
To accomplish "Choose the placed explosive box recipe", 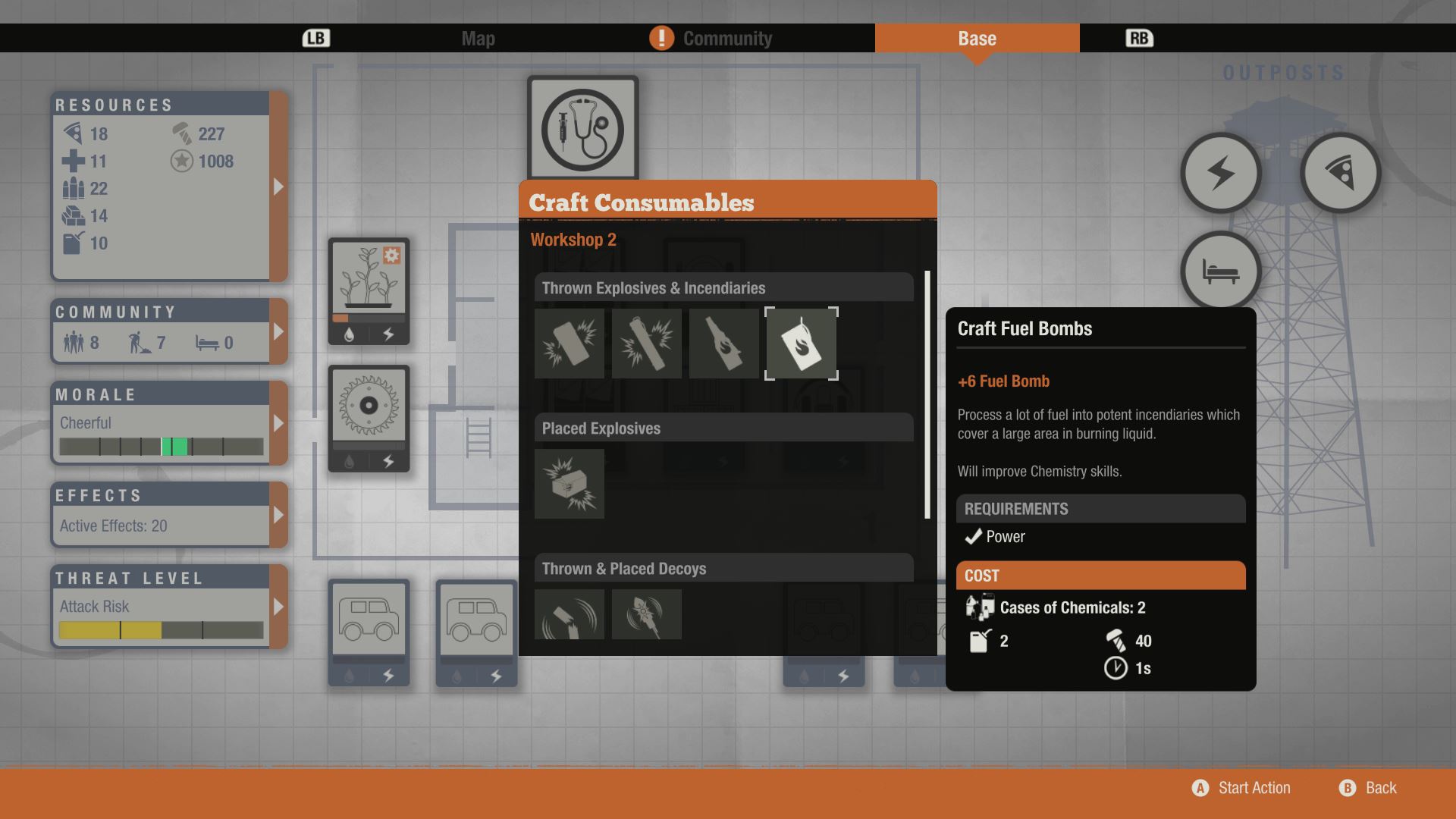I will click(x=569, y=484).
